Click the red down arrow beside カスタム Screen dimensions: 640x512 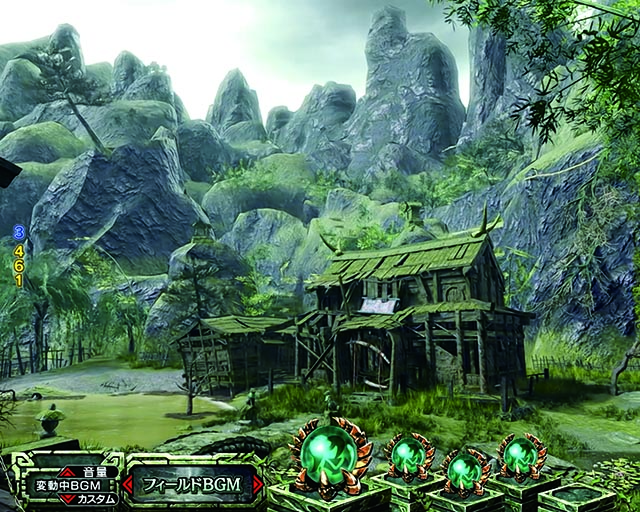coord(65,498)
